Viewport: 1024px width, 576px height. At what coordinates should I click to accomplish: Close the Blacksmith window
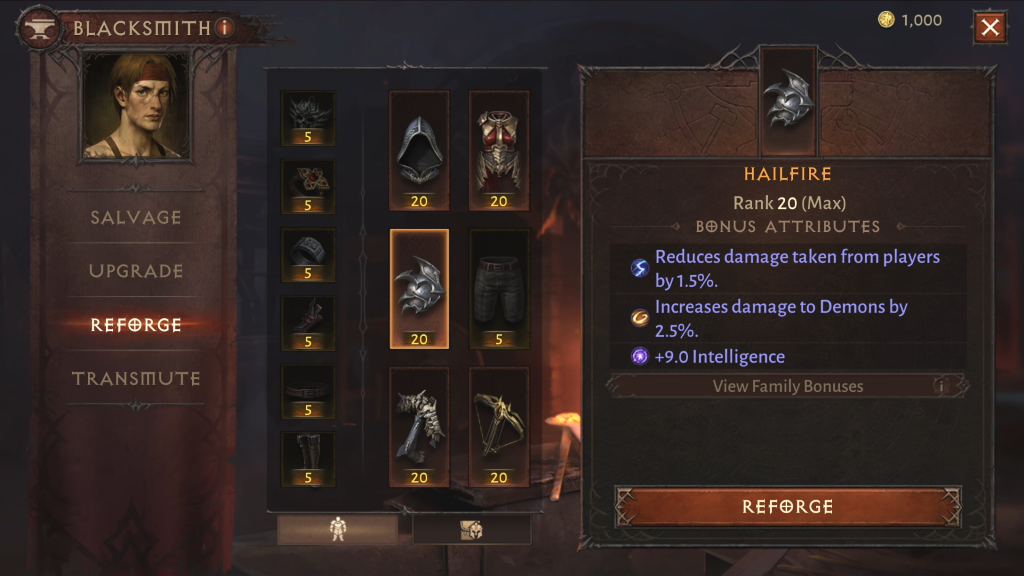(990, 27)
